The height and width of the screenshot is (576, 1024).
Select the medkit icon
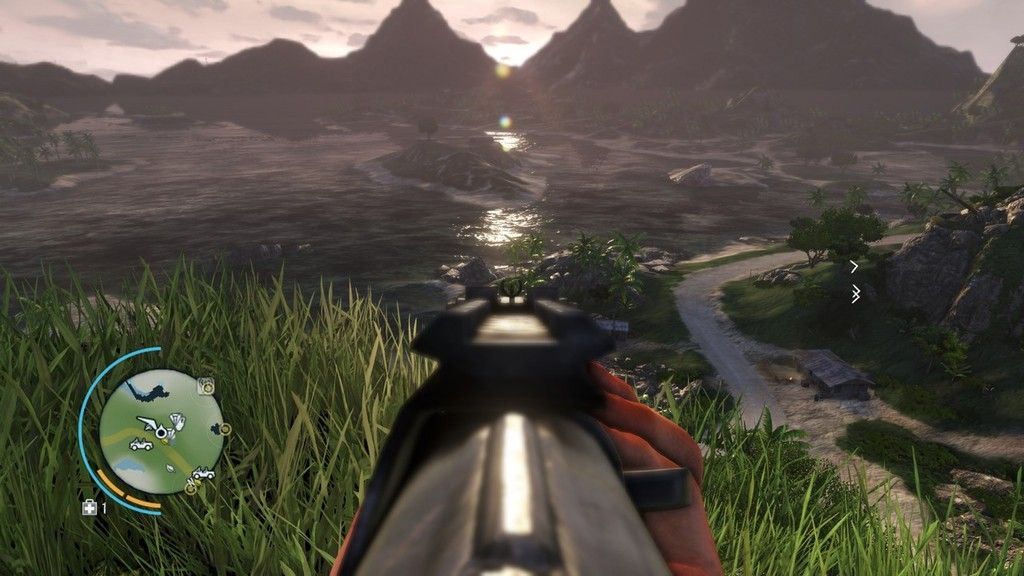pos(89,508)
